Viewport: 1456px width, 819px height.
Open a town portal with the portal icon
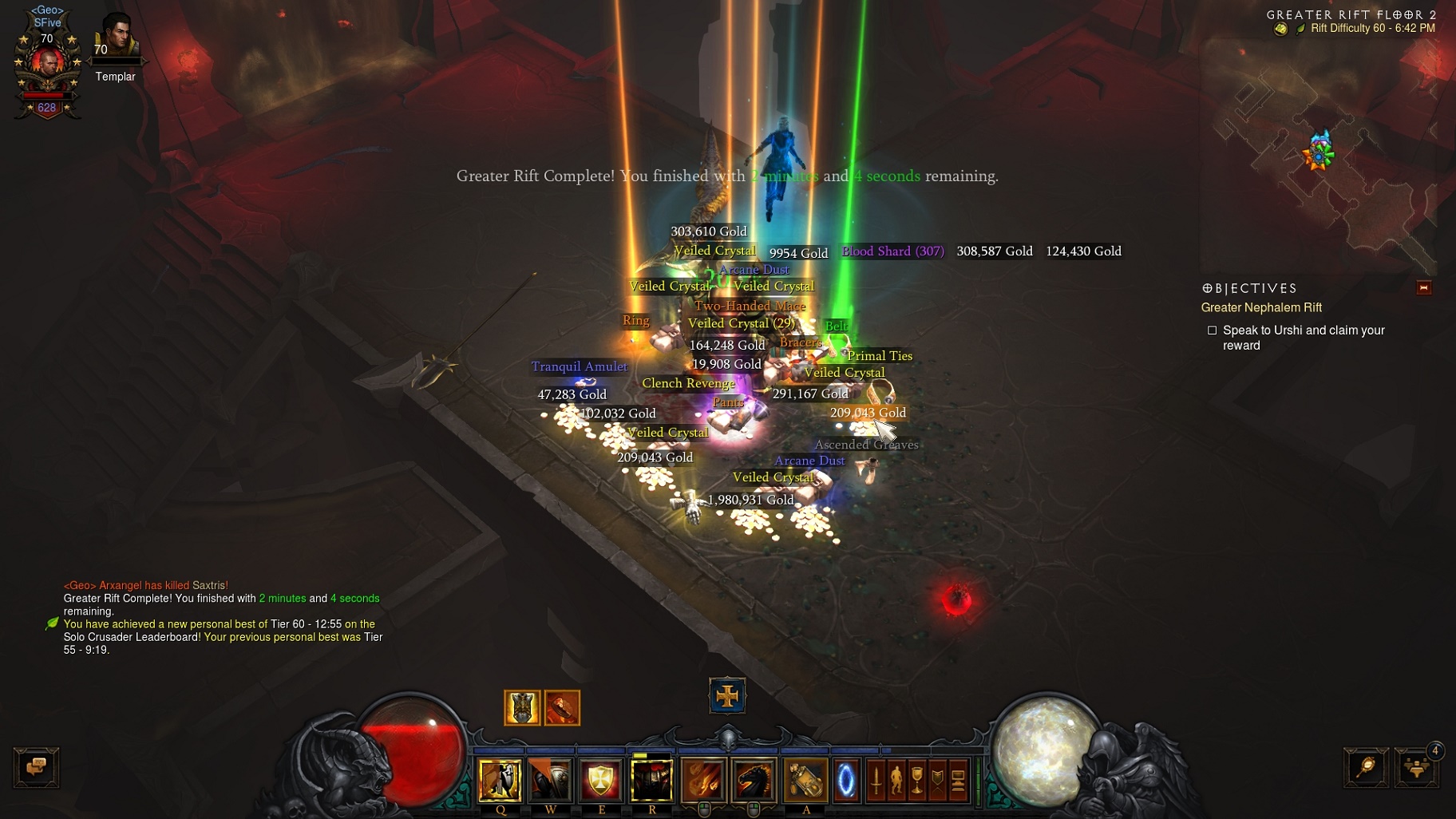(x=847, y=781)
